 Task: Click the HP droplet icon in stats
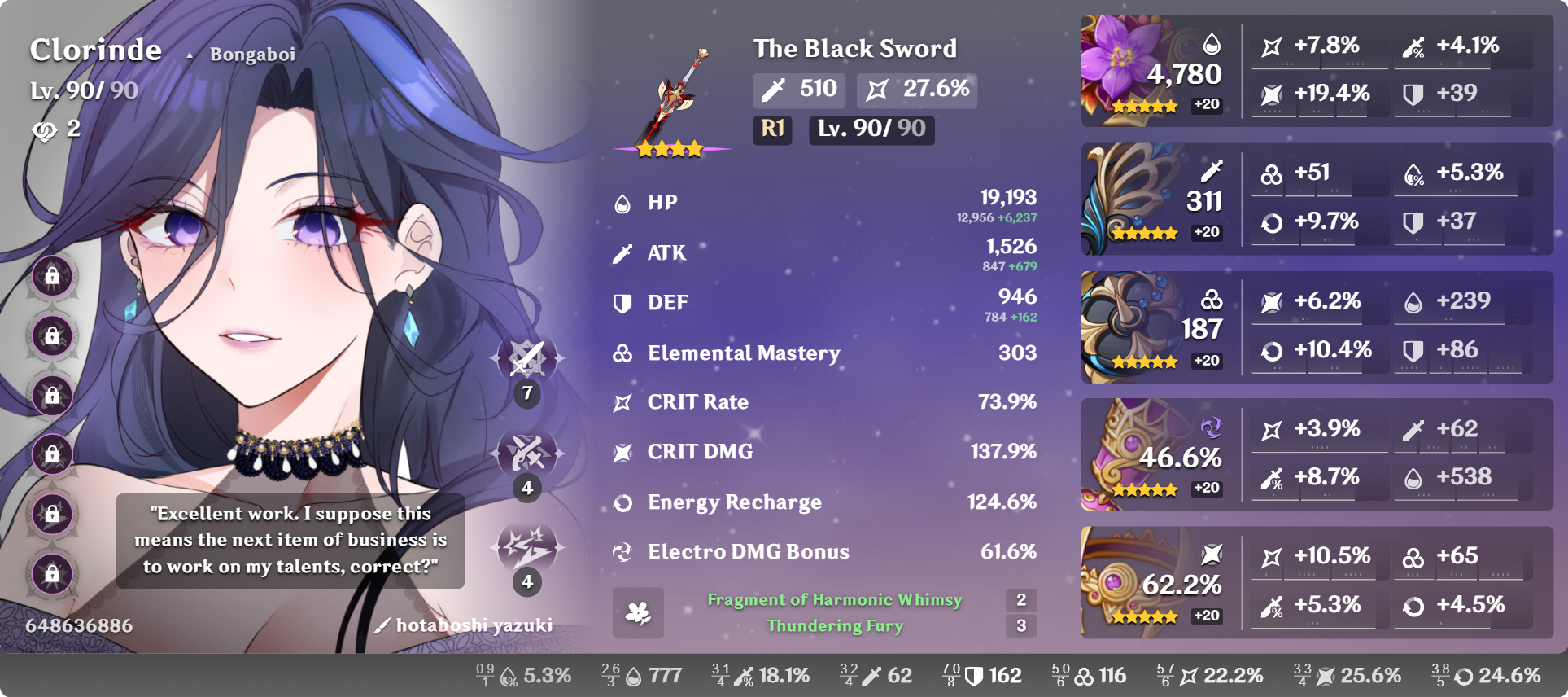coord(623,202)
